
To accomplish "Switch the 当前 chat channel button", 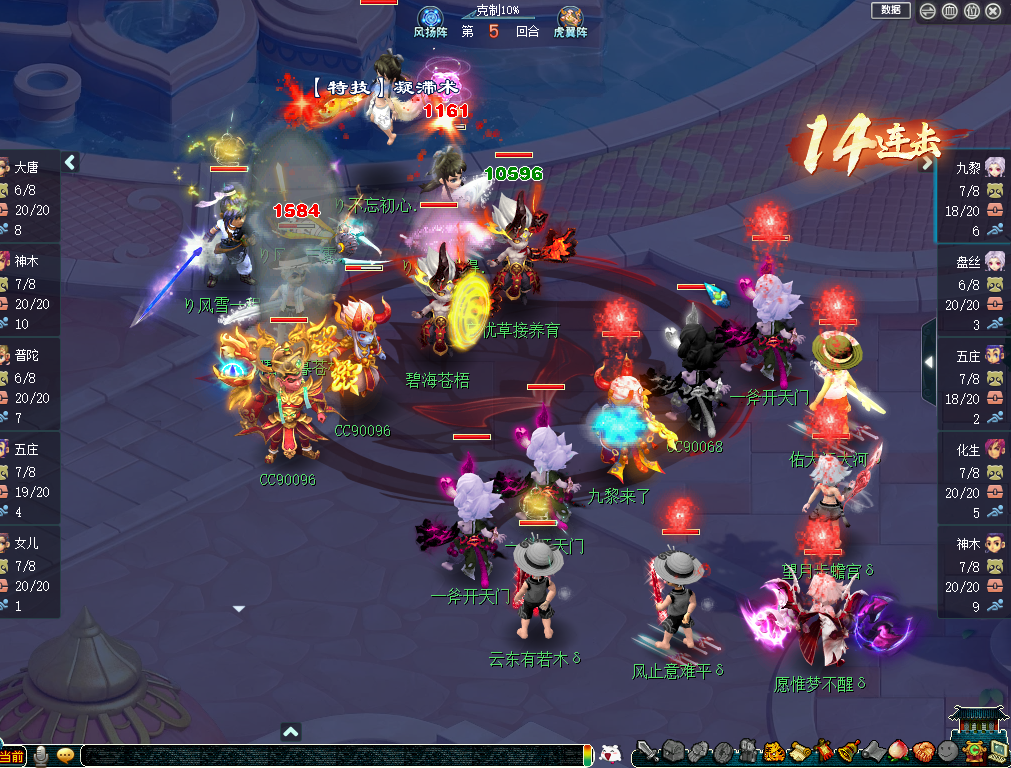I will coord(13,756).
